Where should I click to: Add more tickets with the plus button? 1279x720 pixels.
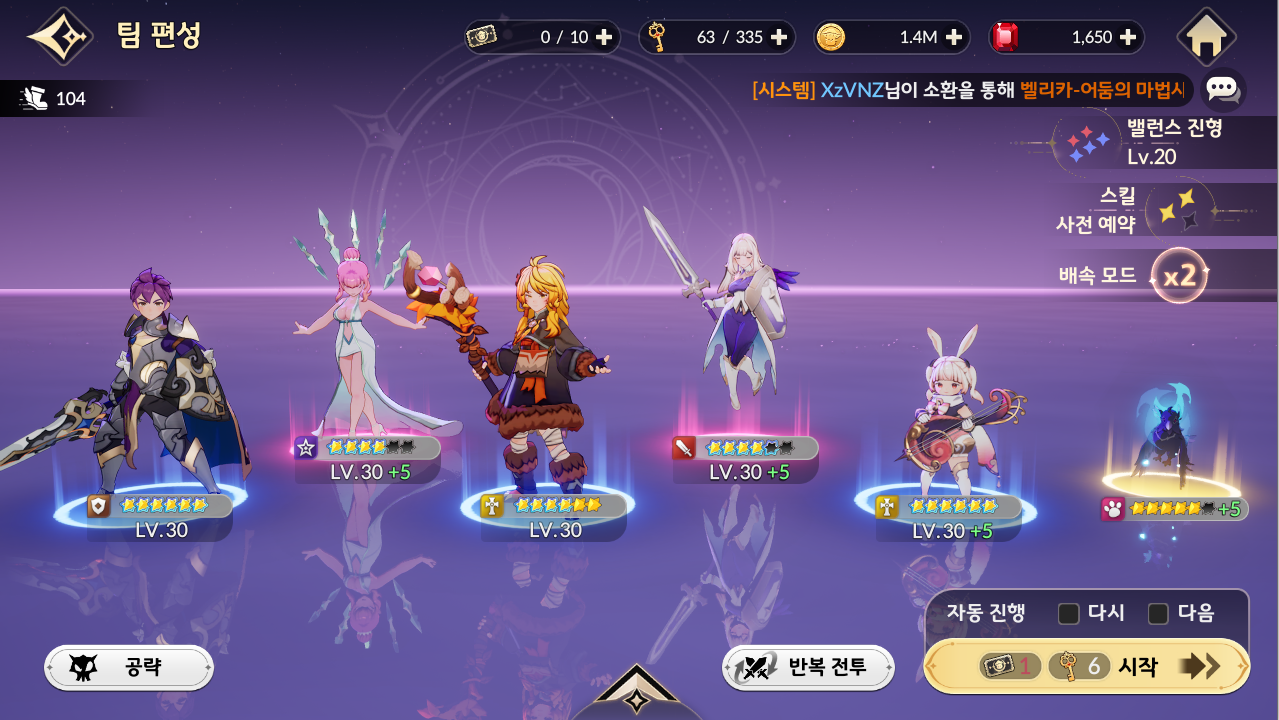click(604, 37)
